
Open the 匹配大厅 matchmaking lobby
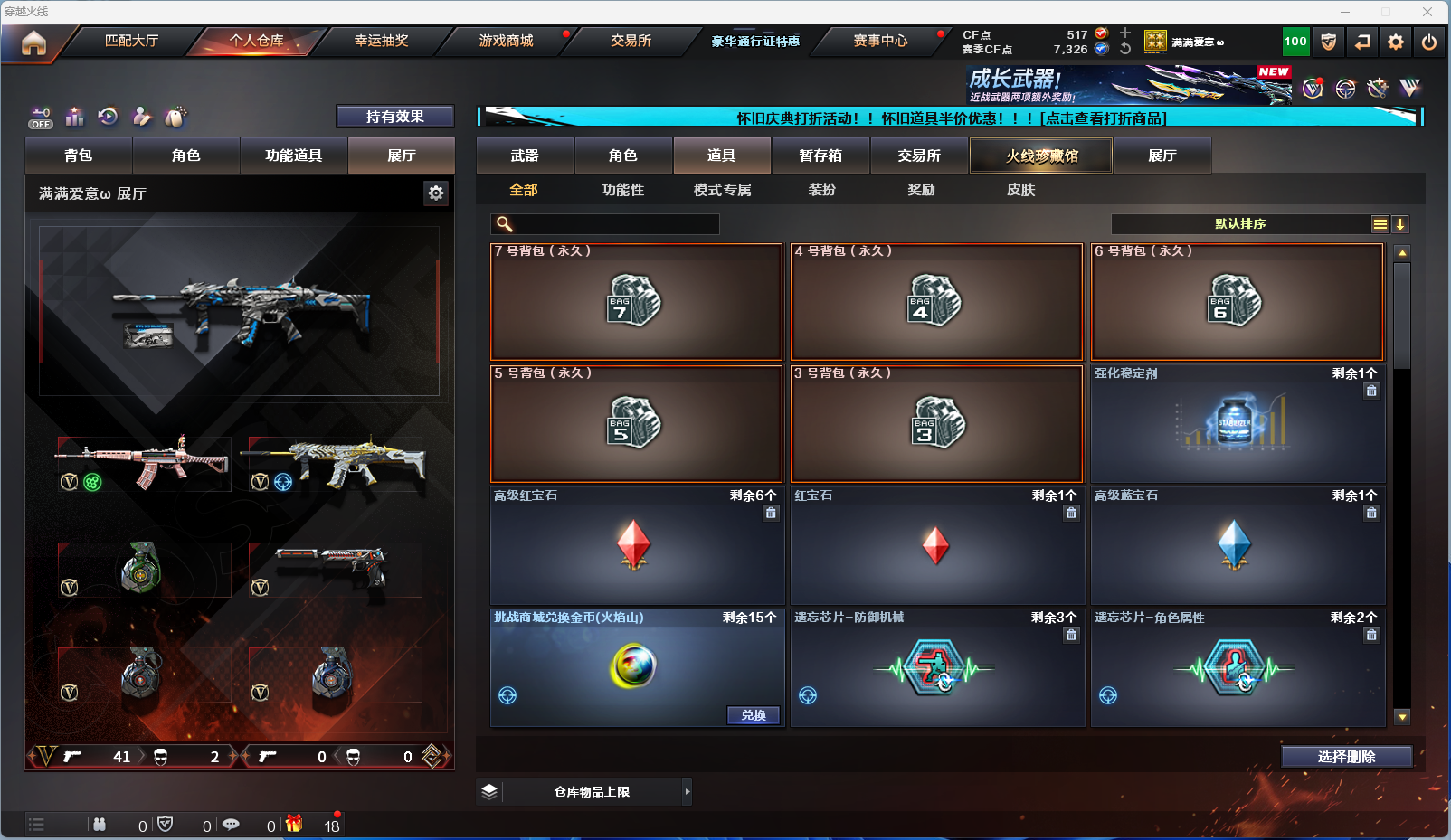point(131,41)
